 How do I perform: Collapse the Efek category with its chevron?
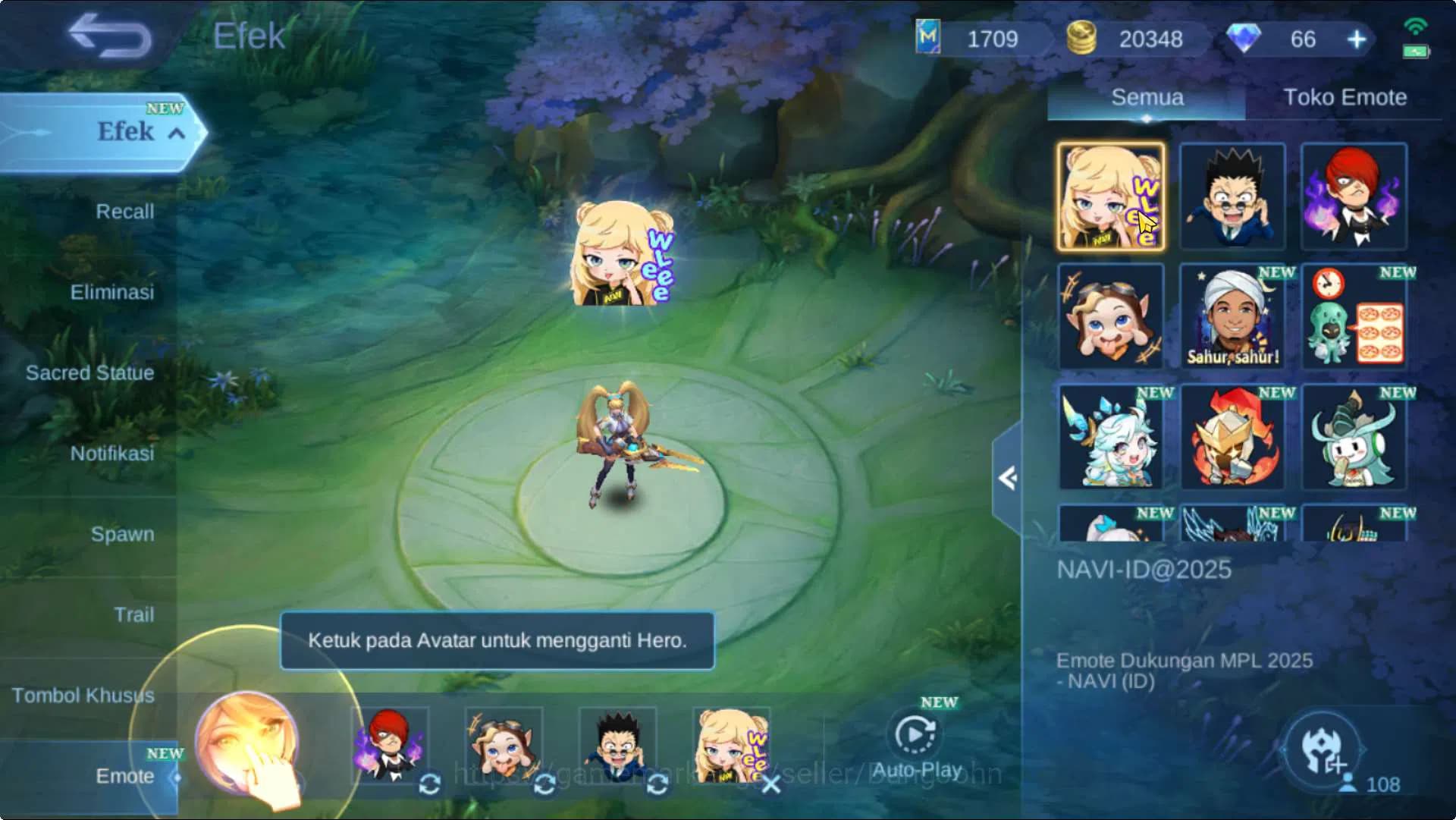click(x=177, y=132)
